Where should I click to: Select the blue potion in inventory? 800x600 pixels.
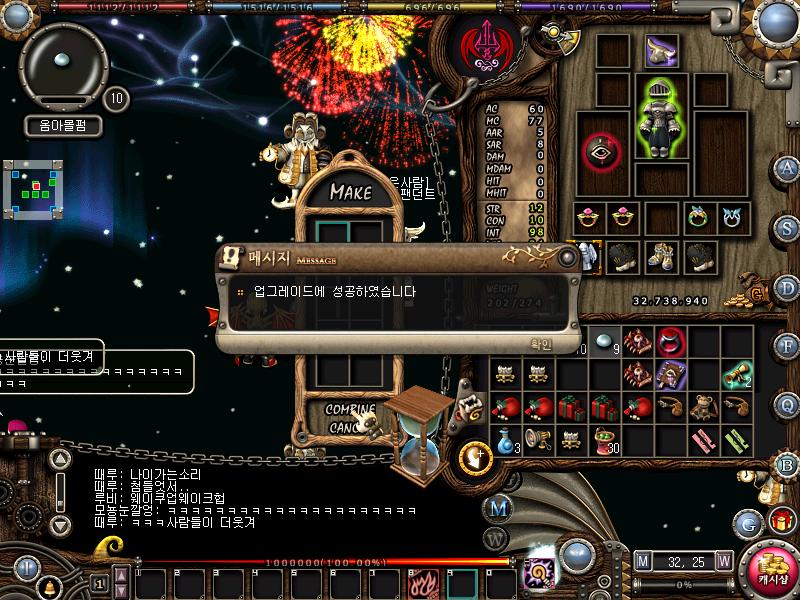tap(507, 438)
